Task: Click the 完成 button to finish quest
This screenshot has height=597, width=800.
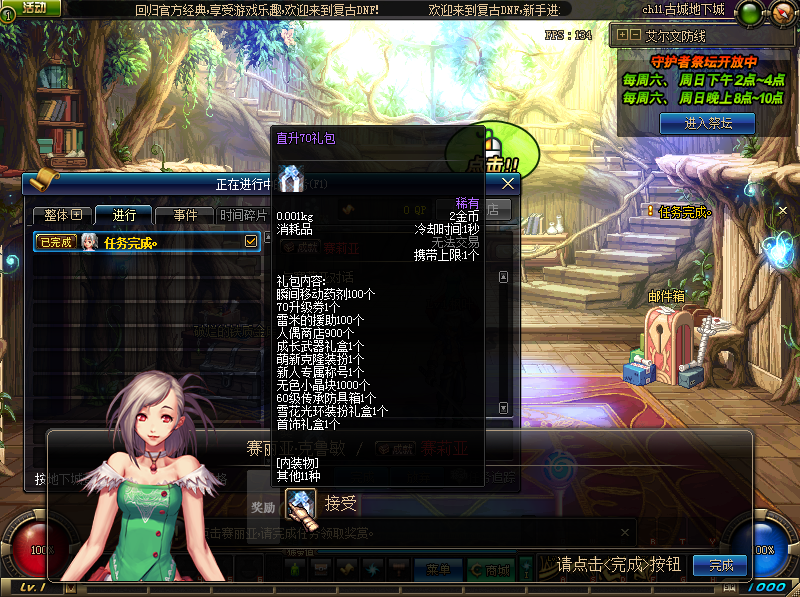Action: click(x=720, y=565)
